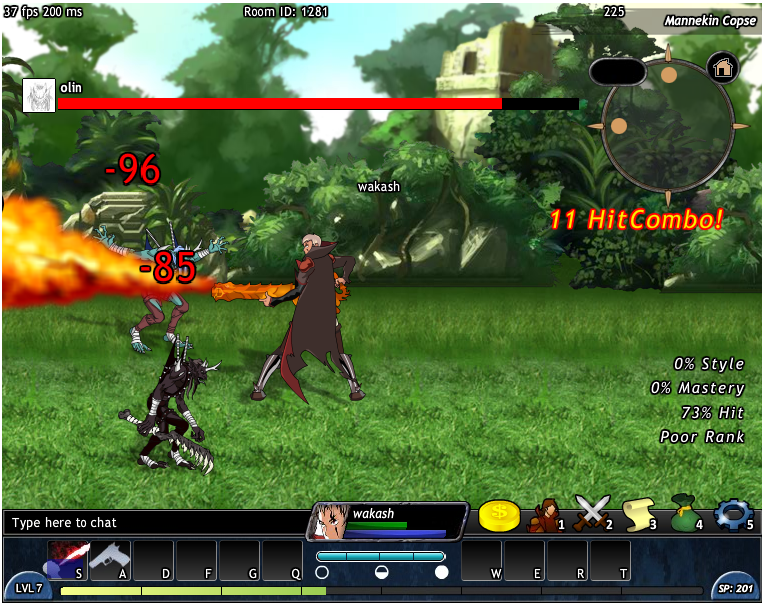This screenshot has height=603, width=763.
Task: Open the character icon numbered 1
Action: (x=545, y=515)
